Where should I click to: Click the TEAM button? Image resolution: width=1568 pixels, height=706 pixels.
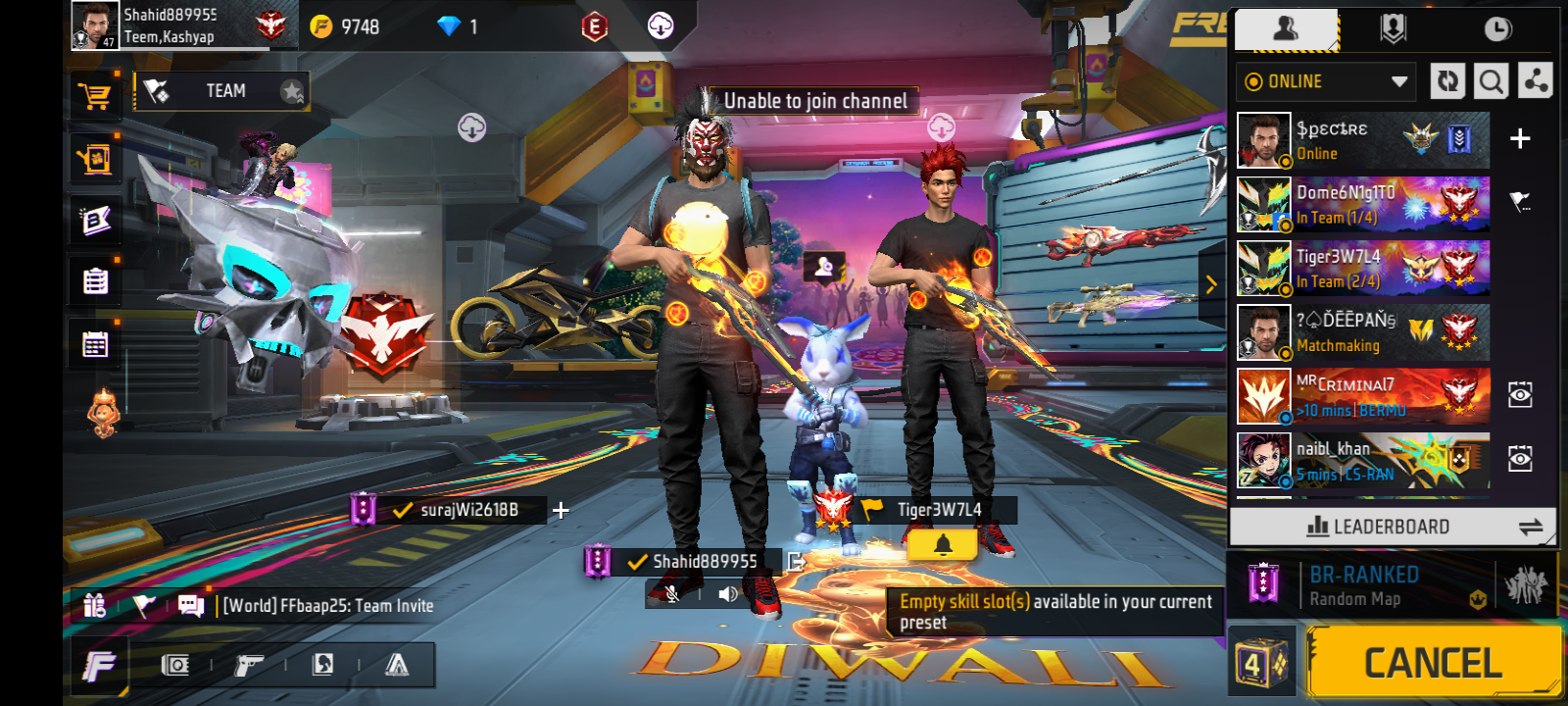223,91
